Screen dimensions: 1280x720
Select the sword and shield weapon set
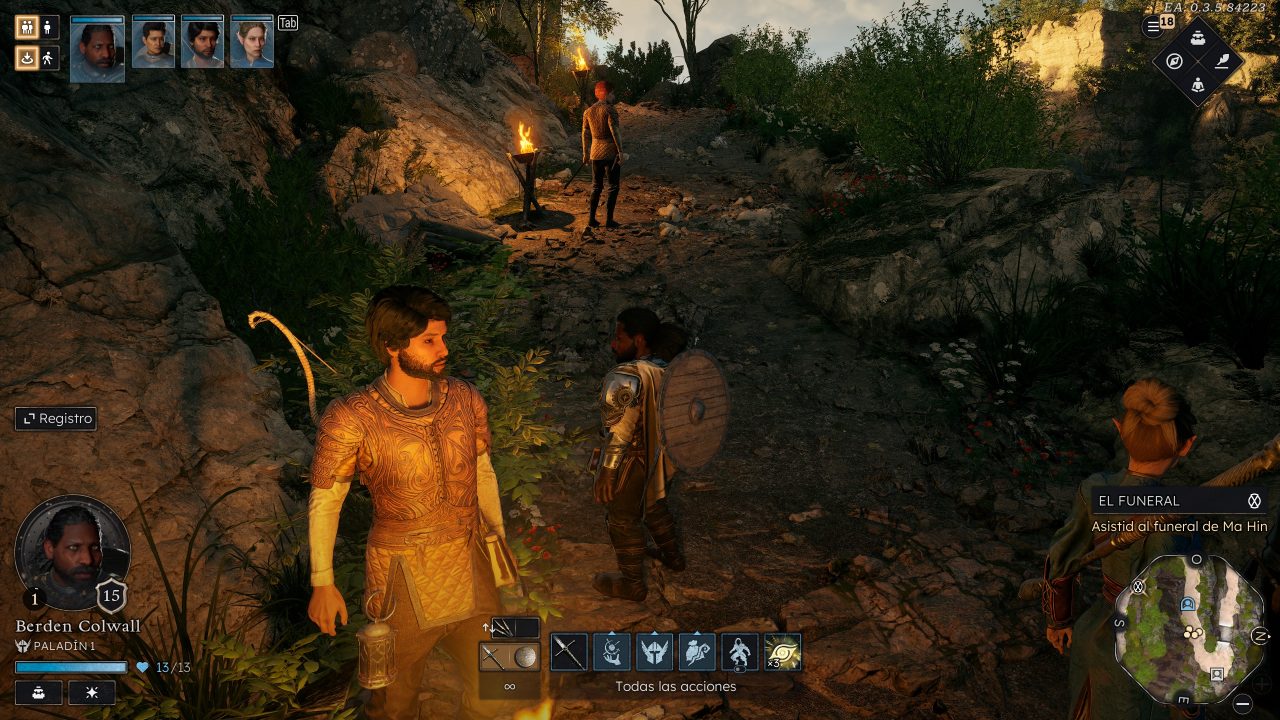509,656
